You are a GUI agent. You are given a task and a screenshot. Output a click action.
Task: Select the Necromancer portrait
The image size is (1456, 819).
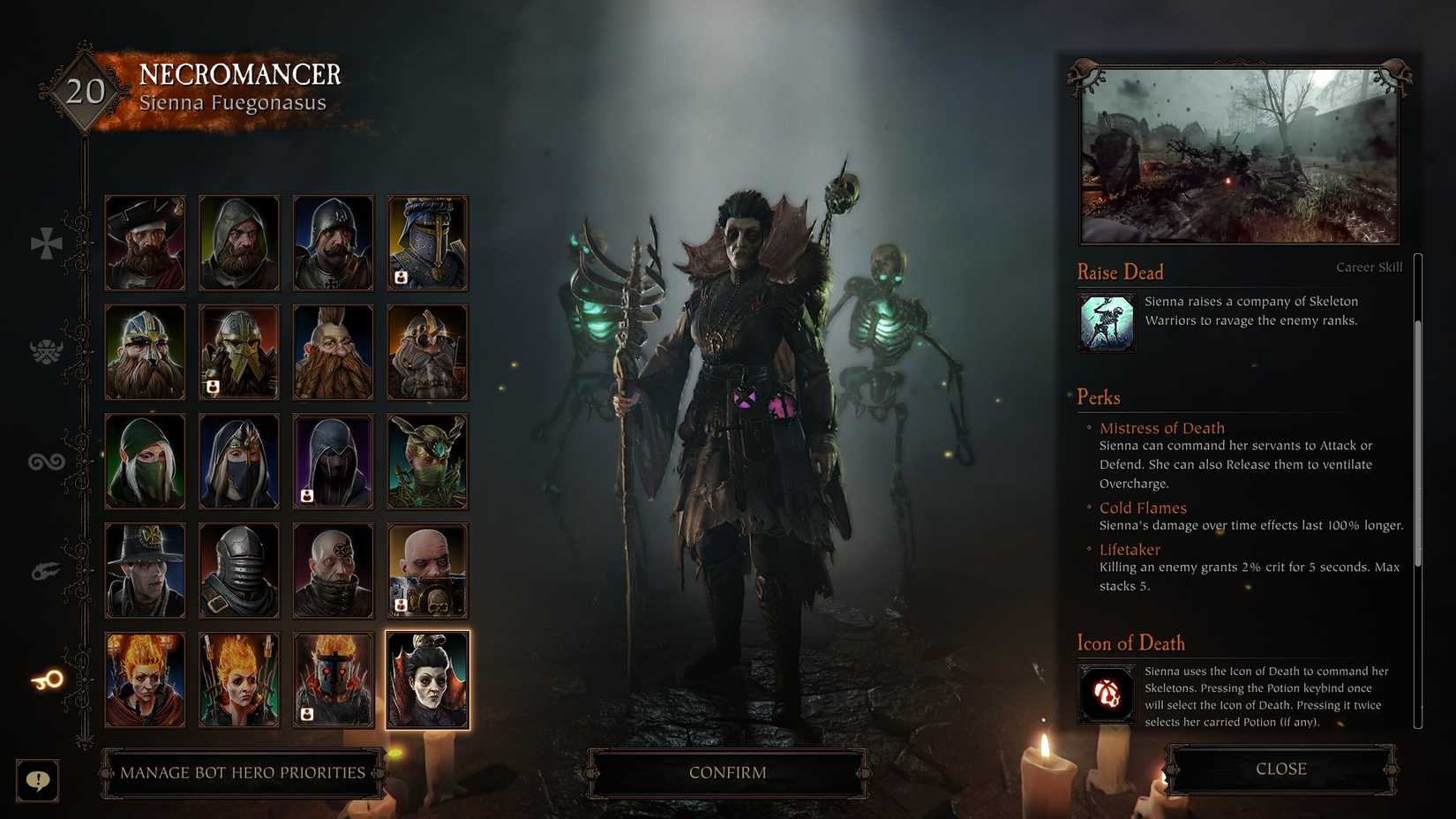[427, 678]
